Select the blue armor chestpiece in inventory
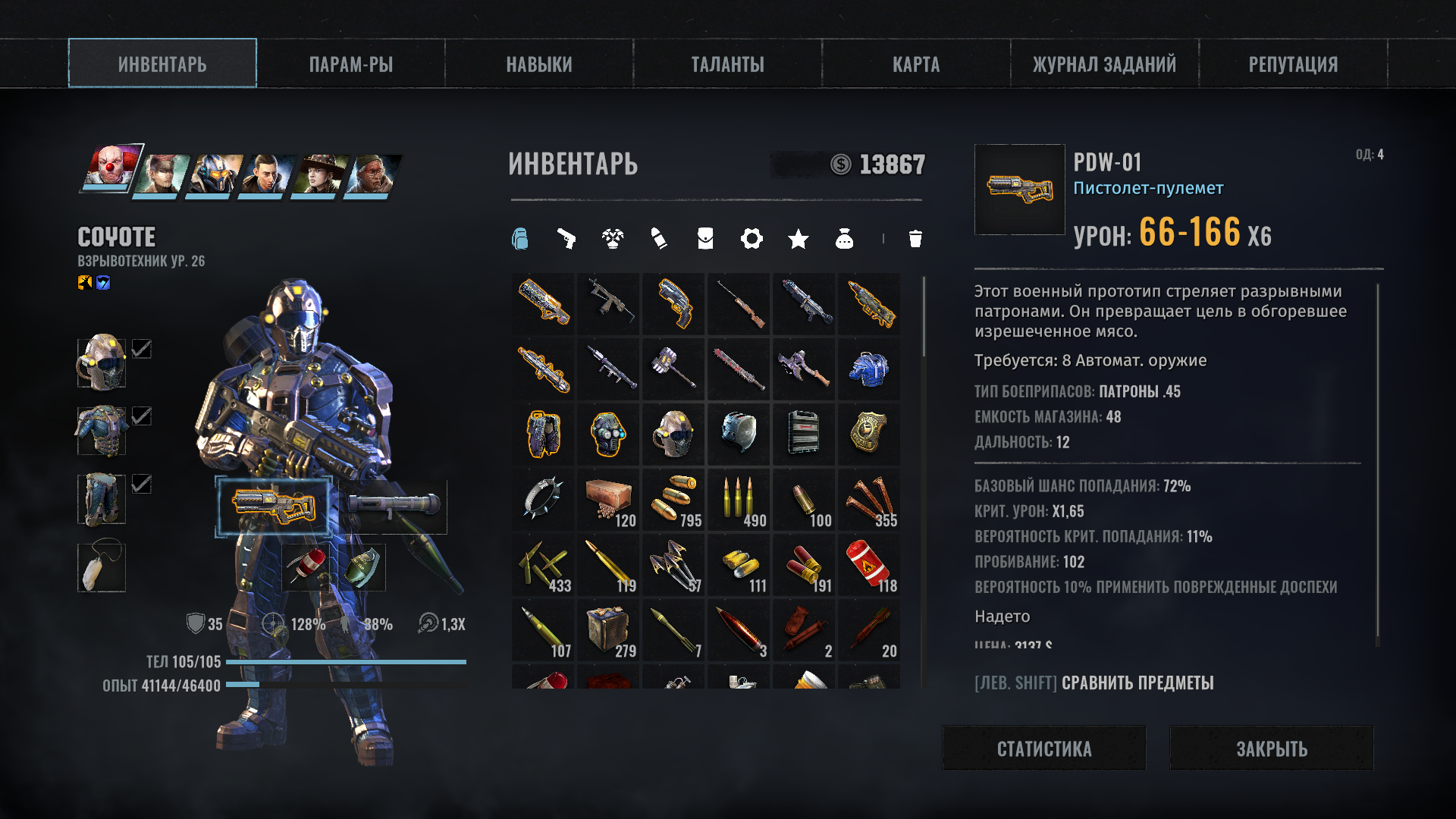This screenshot has width=1456, height=819. 869,369
